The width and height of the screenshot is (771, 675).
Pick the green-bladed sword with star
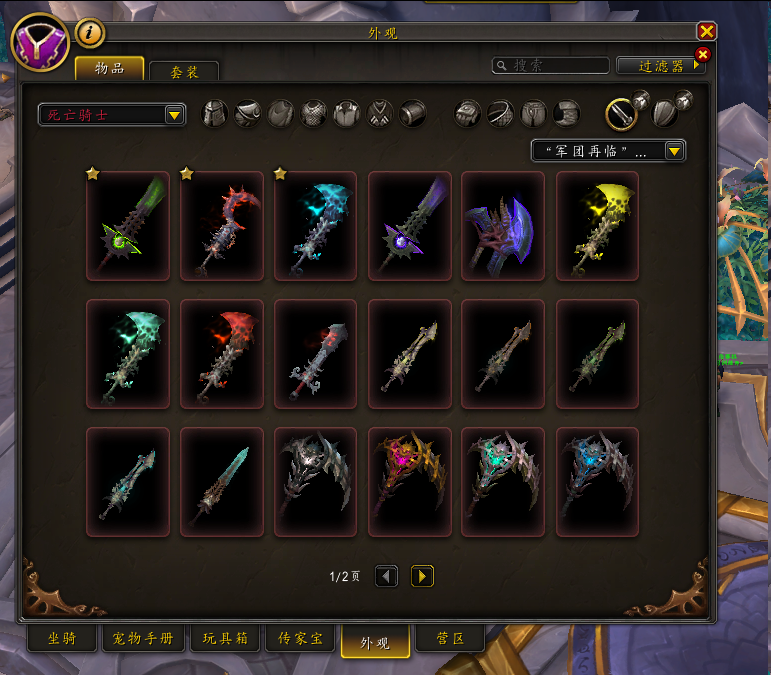tap(128, 227)
